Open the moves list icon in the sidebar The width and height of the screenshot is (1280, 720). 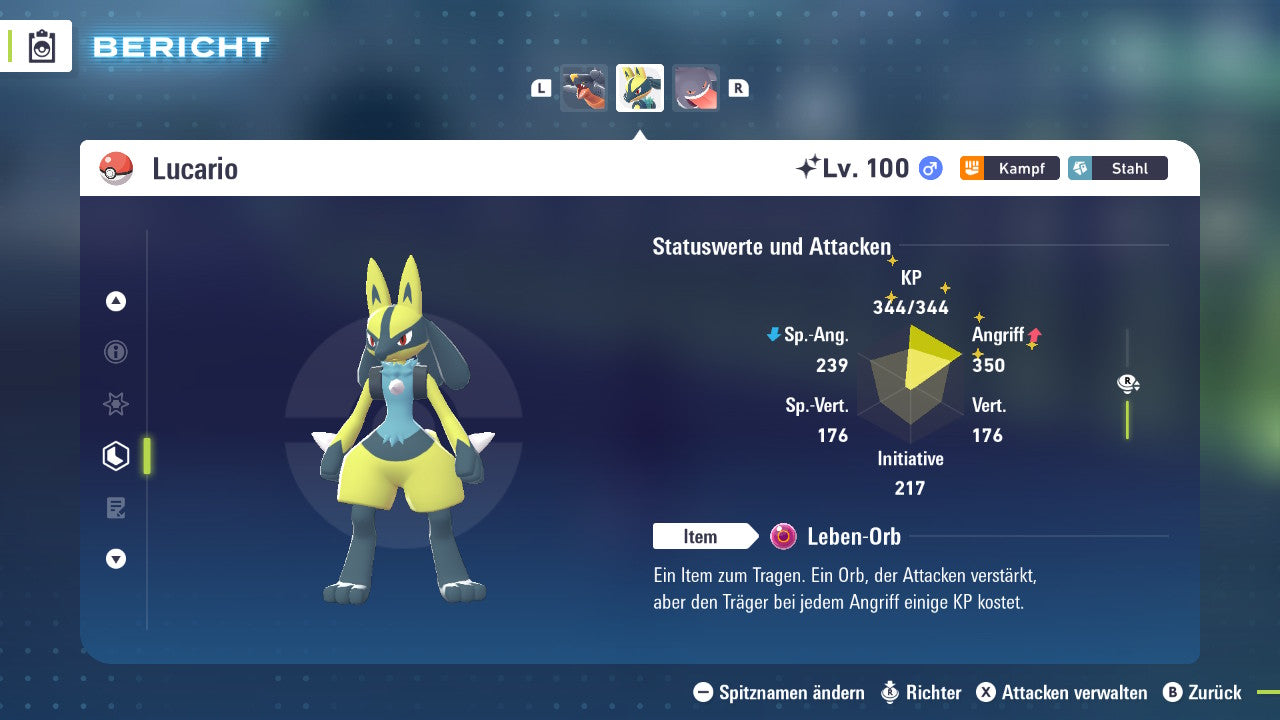(115, 507)
